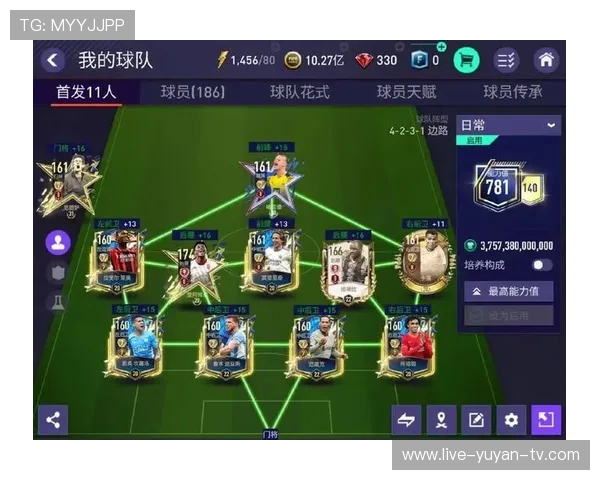The height and width of the screenshot is (480, 600).
Task: Toggle the 培养构成 switch
Action: [x=541, y=265]
